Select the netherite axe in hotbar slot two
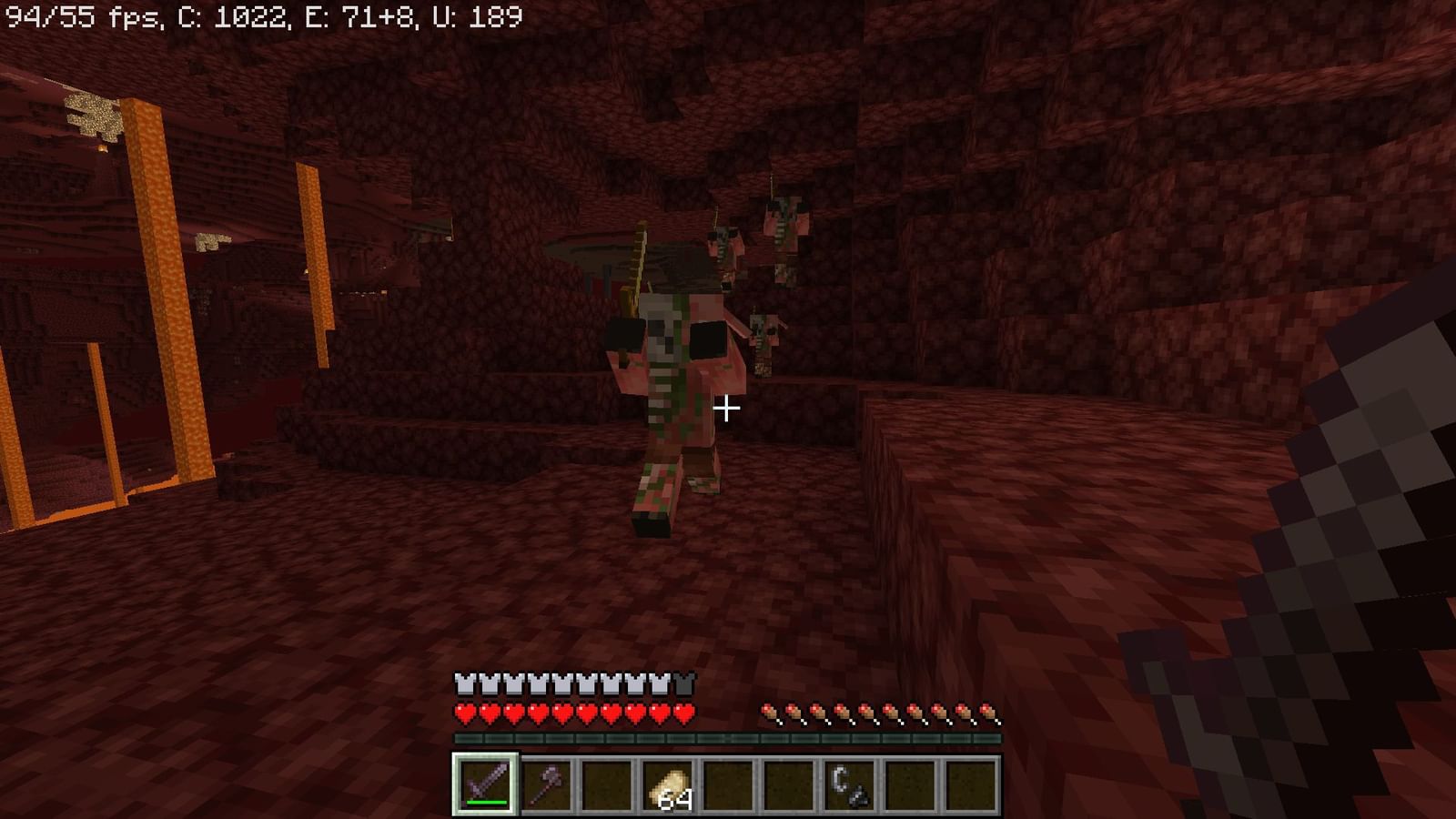This screenshot has width=1456, height=819. pos(546,784)
